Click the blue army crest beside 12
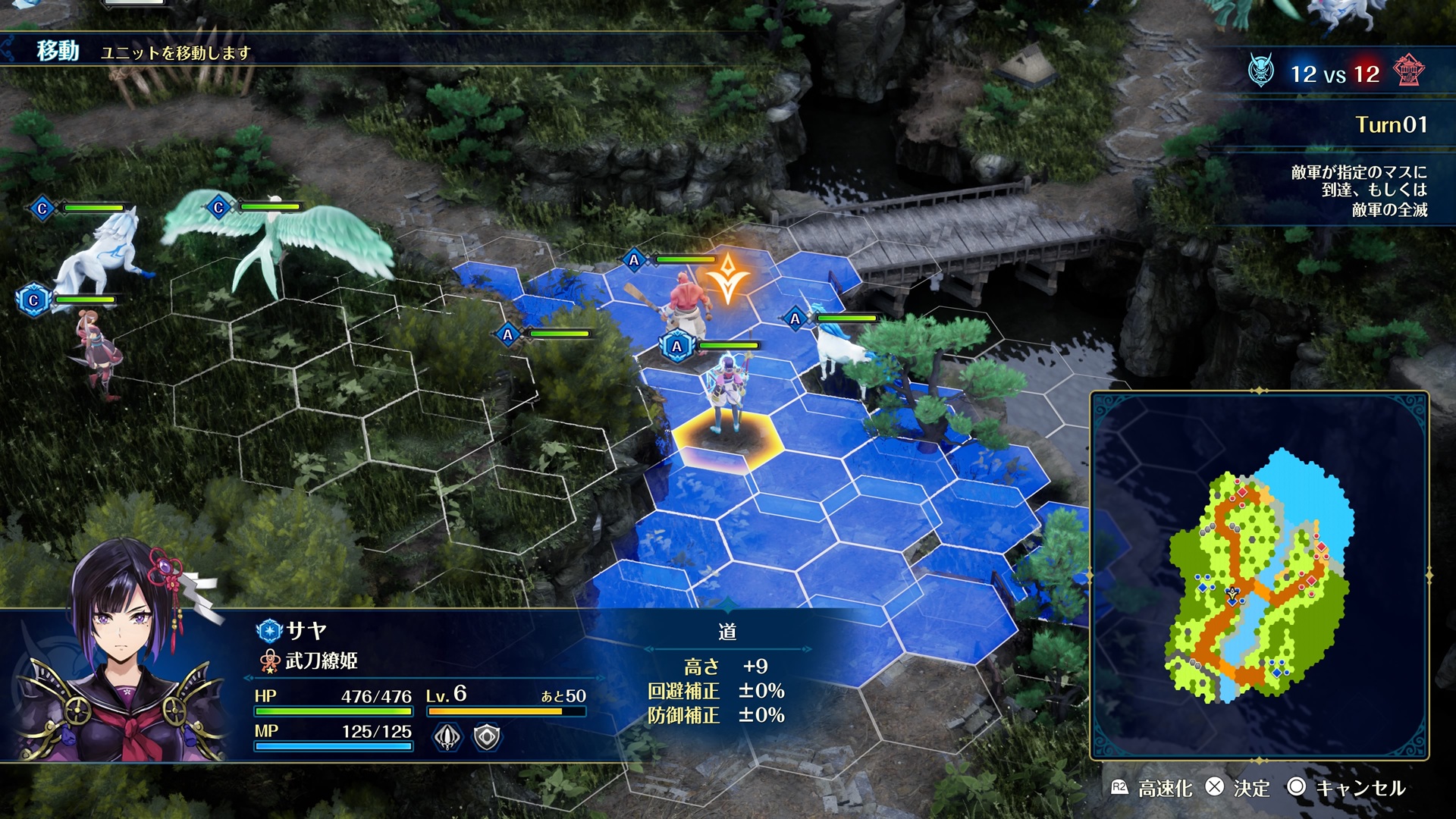Screen dimensions: 1456x819 click(1260, 72)
